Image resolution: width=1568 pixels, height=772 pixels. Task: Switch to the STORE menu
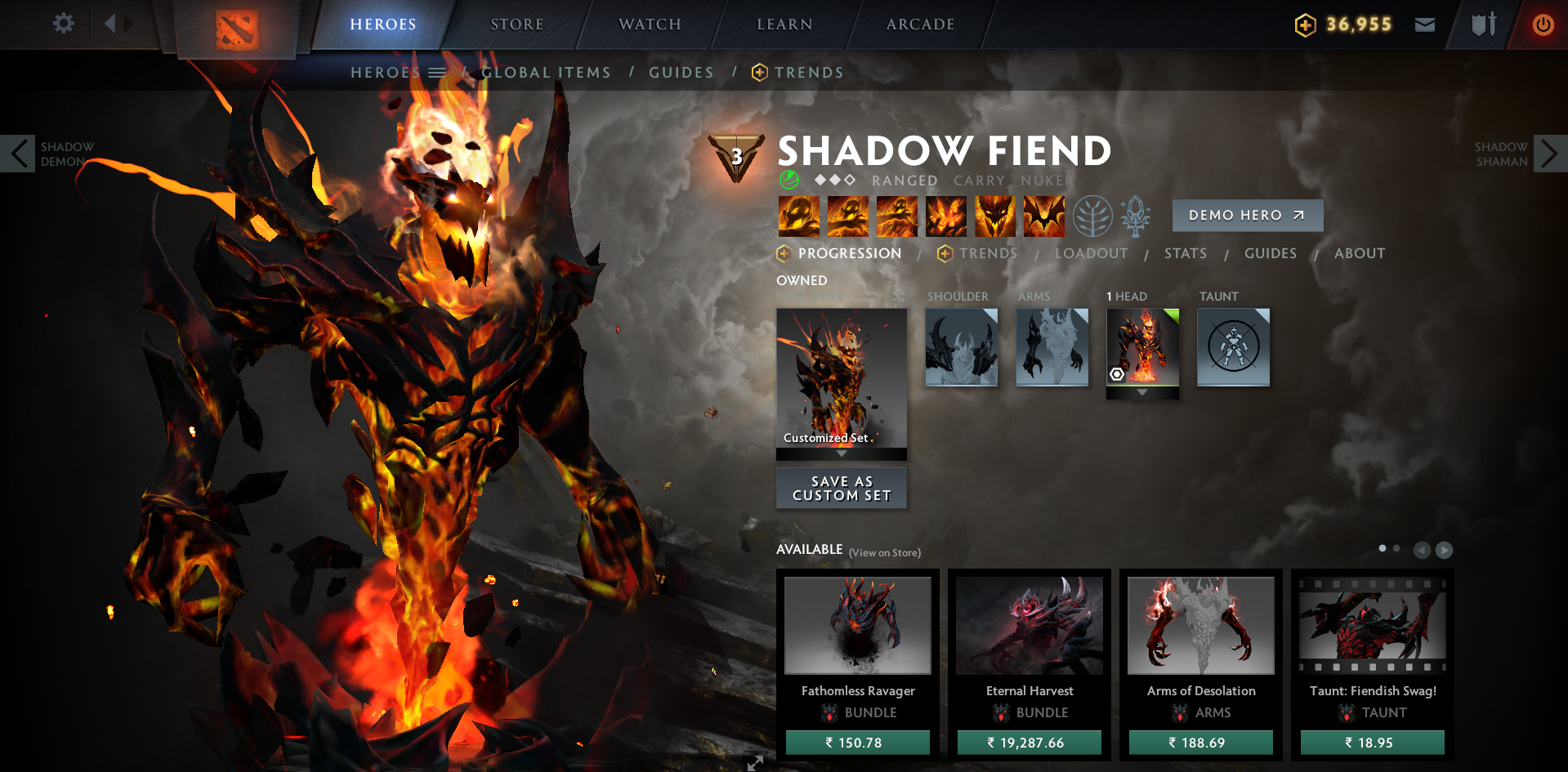[x=516, y=24]
